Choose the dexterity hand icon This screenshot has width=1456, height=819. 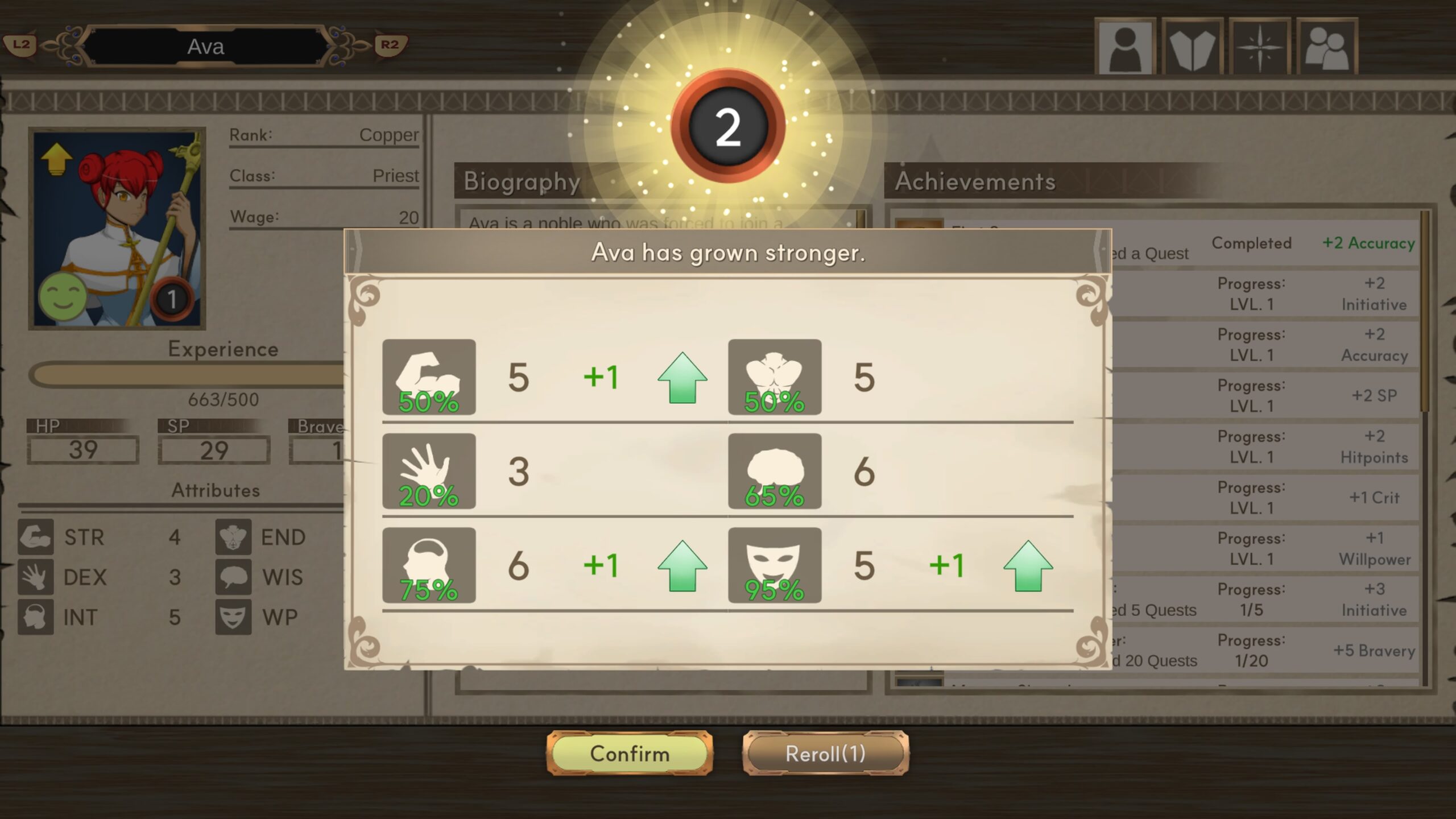click(429, 471)
